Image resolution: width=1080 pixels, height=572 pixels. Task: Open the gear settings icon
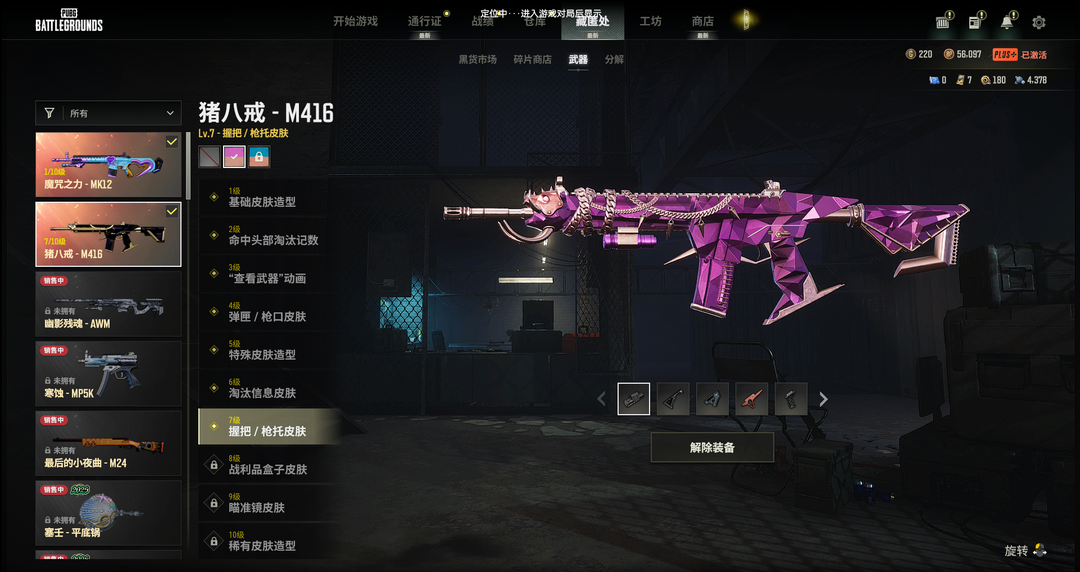[x=1039, y=22]
